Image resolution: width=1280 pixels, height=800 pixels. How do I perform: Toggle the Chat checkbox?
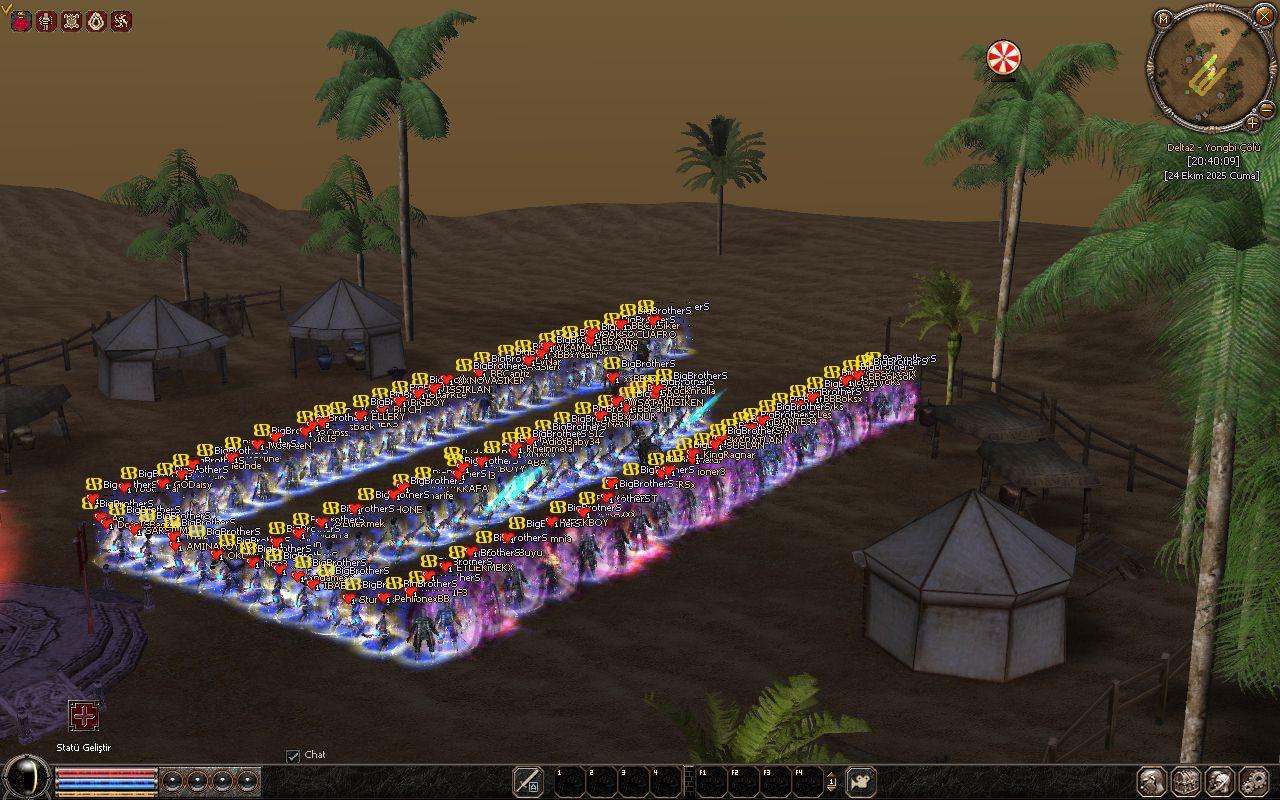click(293, 756)
